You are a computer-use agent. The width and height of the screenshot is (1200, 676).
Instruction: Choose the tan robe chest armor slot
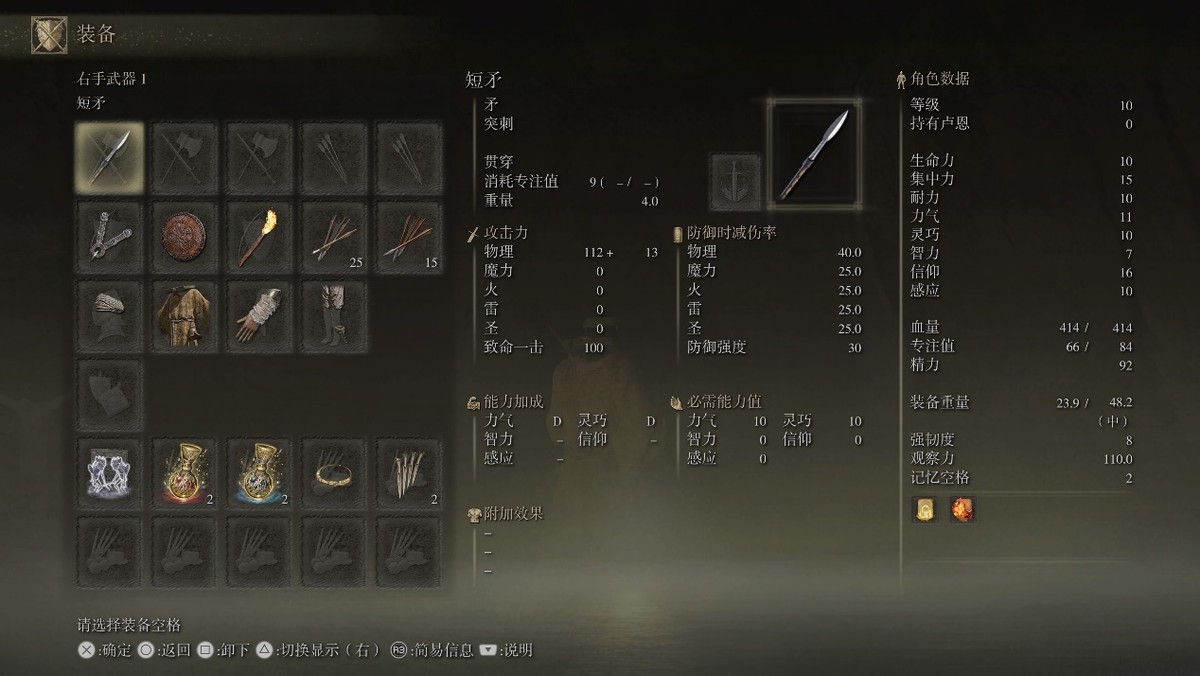(x=185, y=315)
